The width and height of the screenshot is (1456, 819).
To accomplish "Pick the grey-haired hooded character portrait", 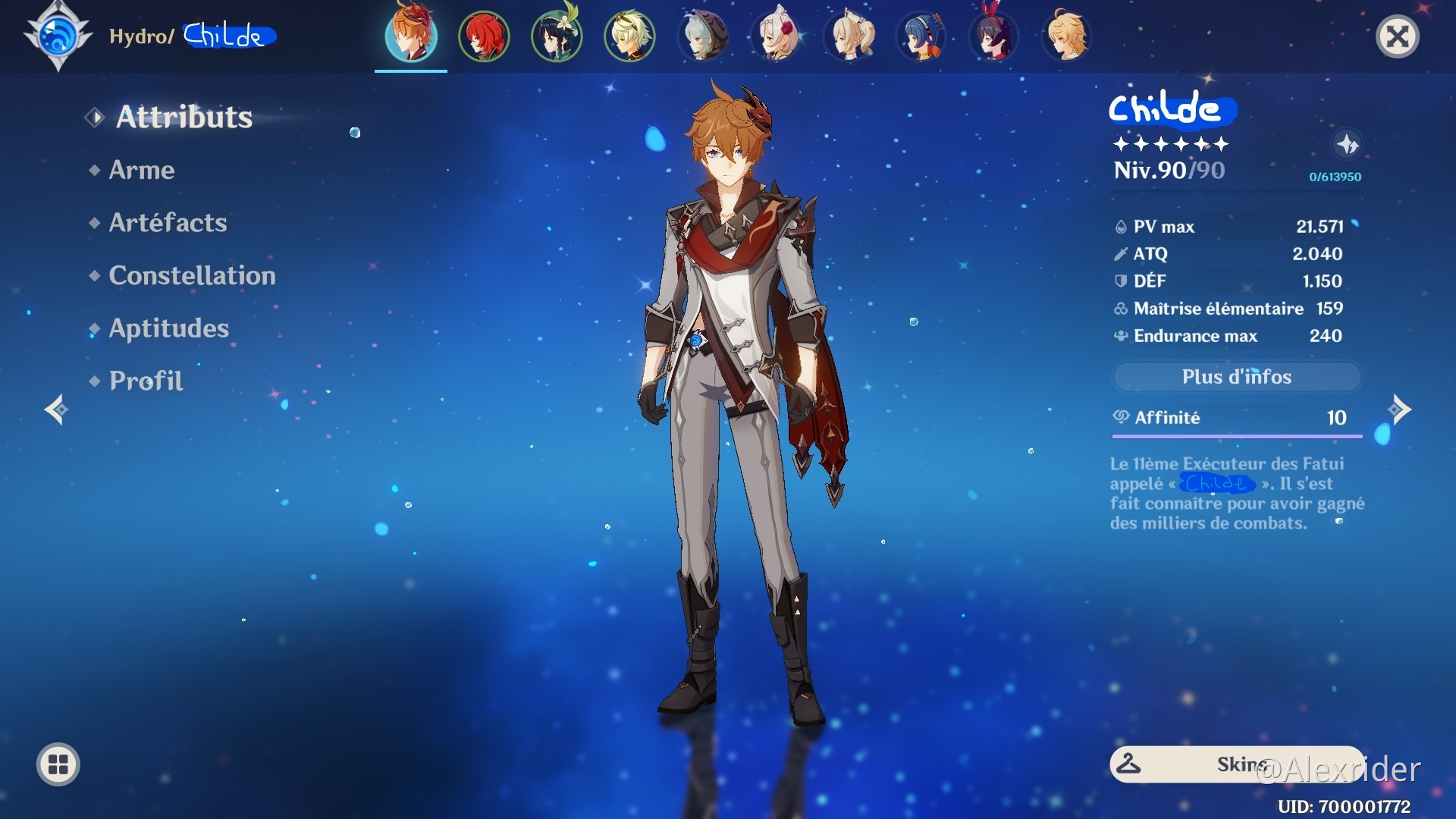I will (703, 36).
